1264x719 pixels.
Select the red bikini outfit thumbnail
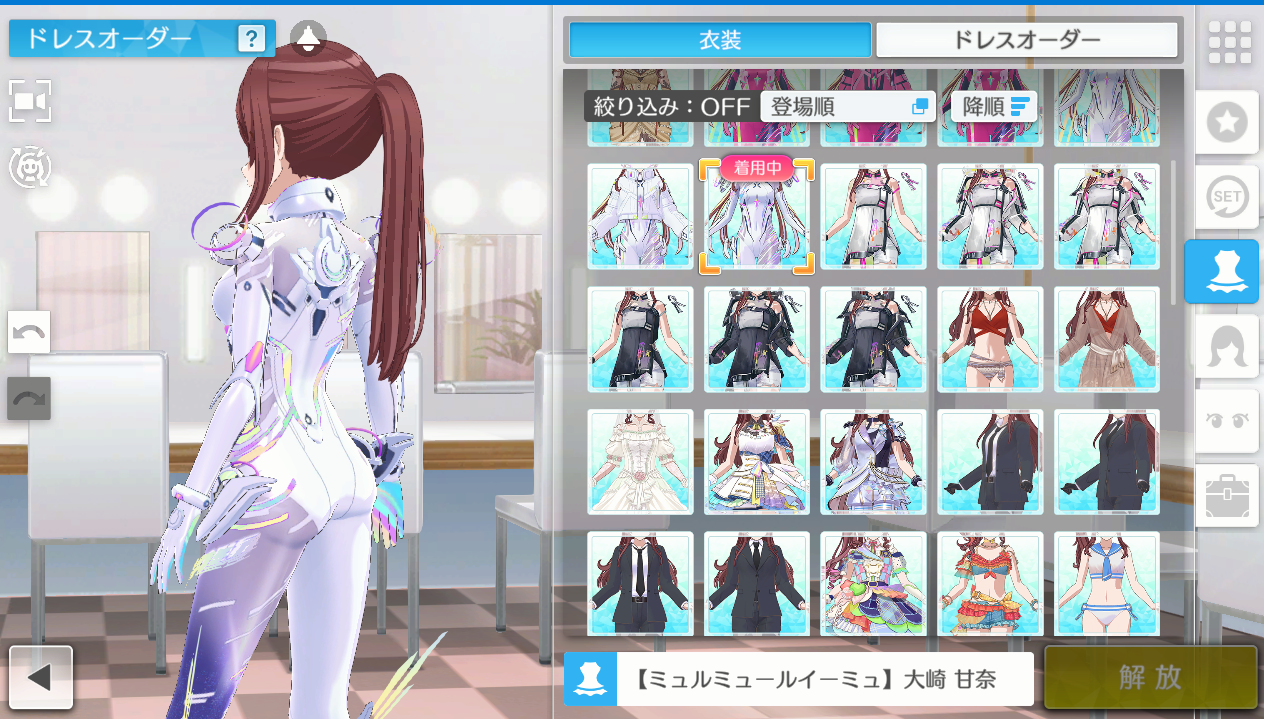pyautogui.click(x=990, y=340)
